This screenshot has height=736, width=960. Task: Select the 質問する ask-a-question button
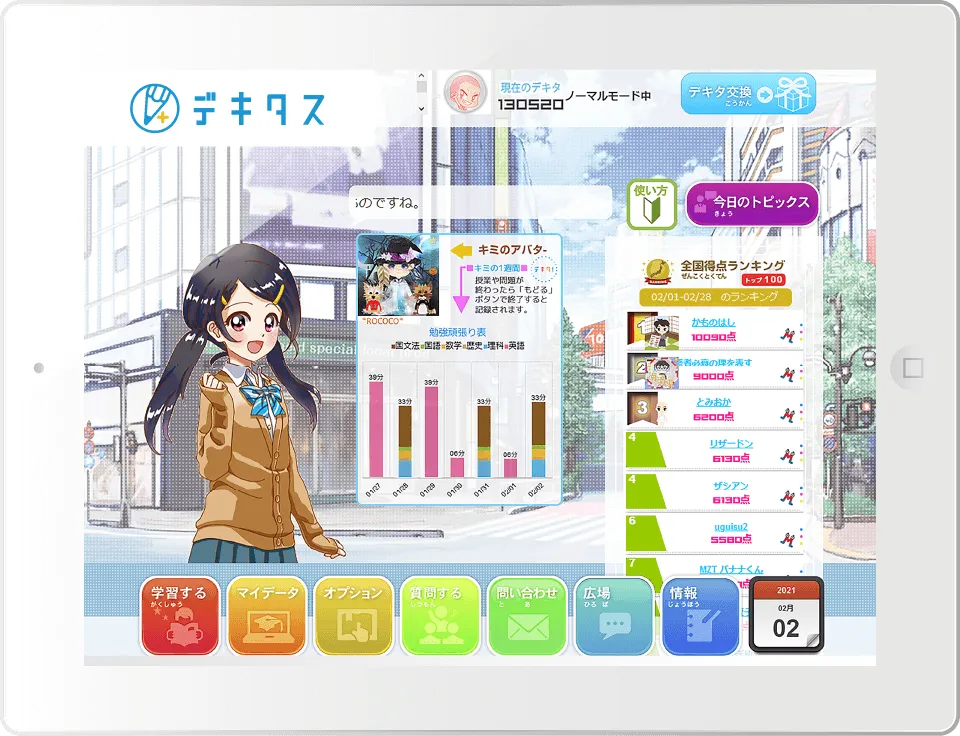click(441, 616)
